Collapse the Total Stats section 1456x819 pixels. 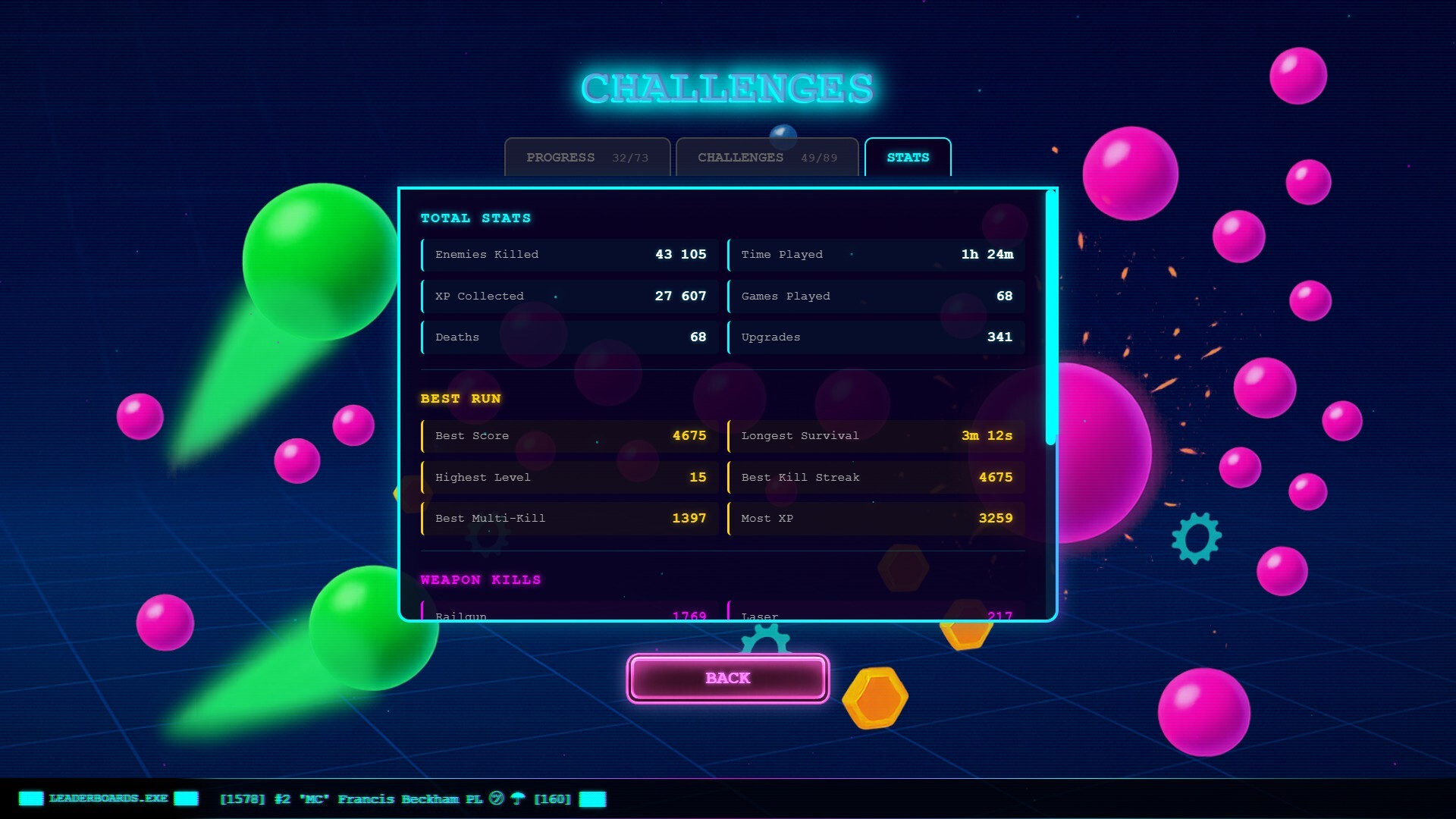tap(475, 218)
